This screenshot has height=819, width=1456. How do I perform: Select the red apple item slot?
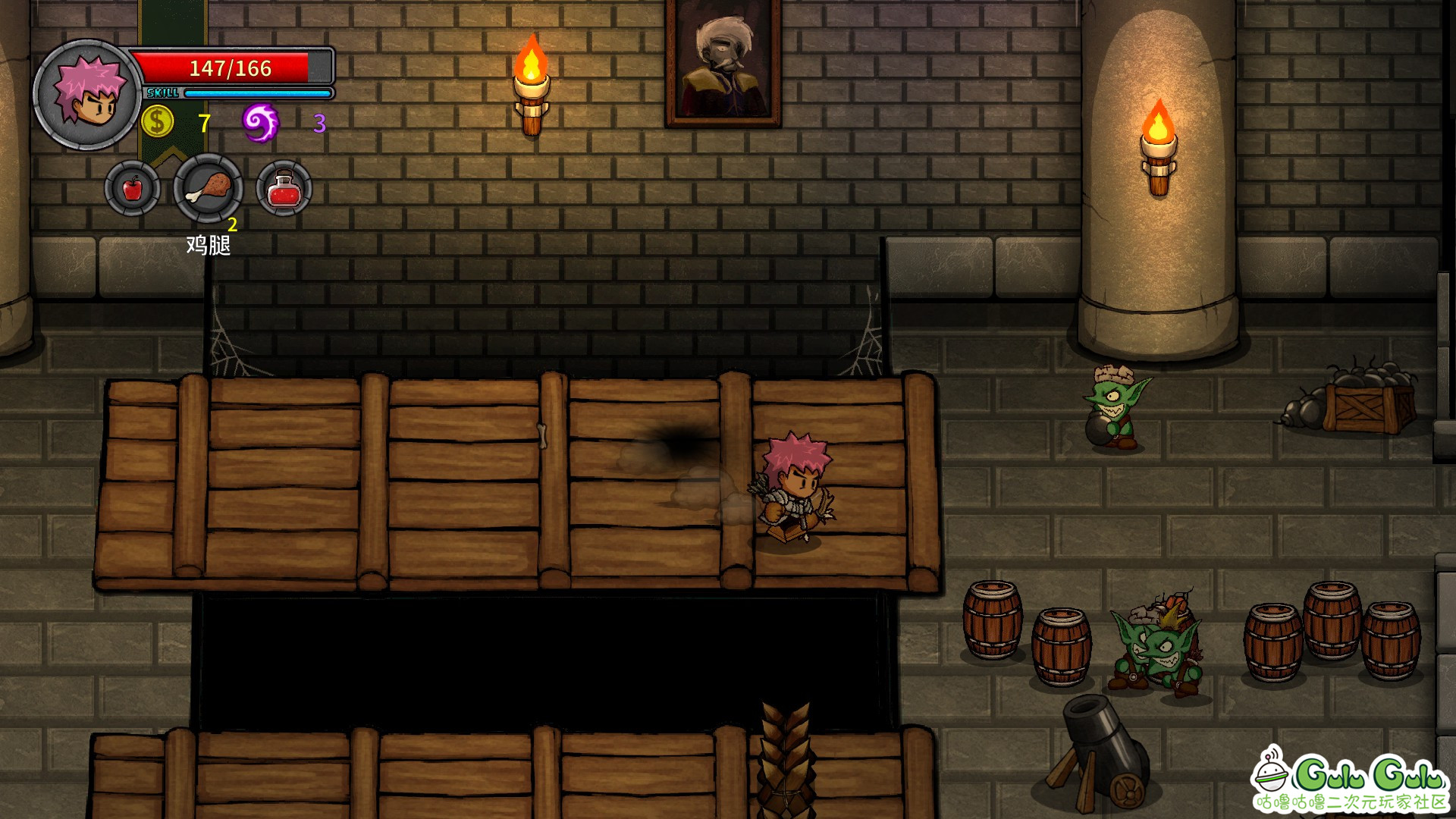click(x=133, y=188)
